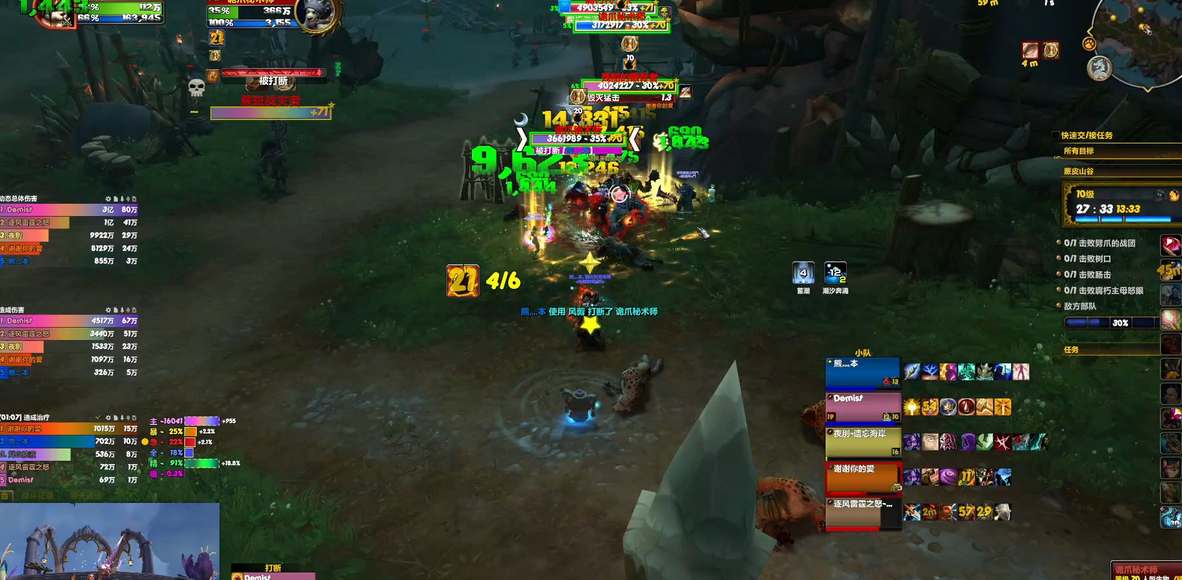Click the 潮汐奔涌 cooldown icon
Screen dimensions: 1182x580
click(835, 273)
